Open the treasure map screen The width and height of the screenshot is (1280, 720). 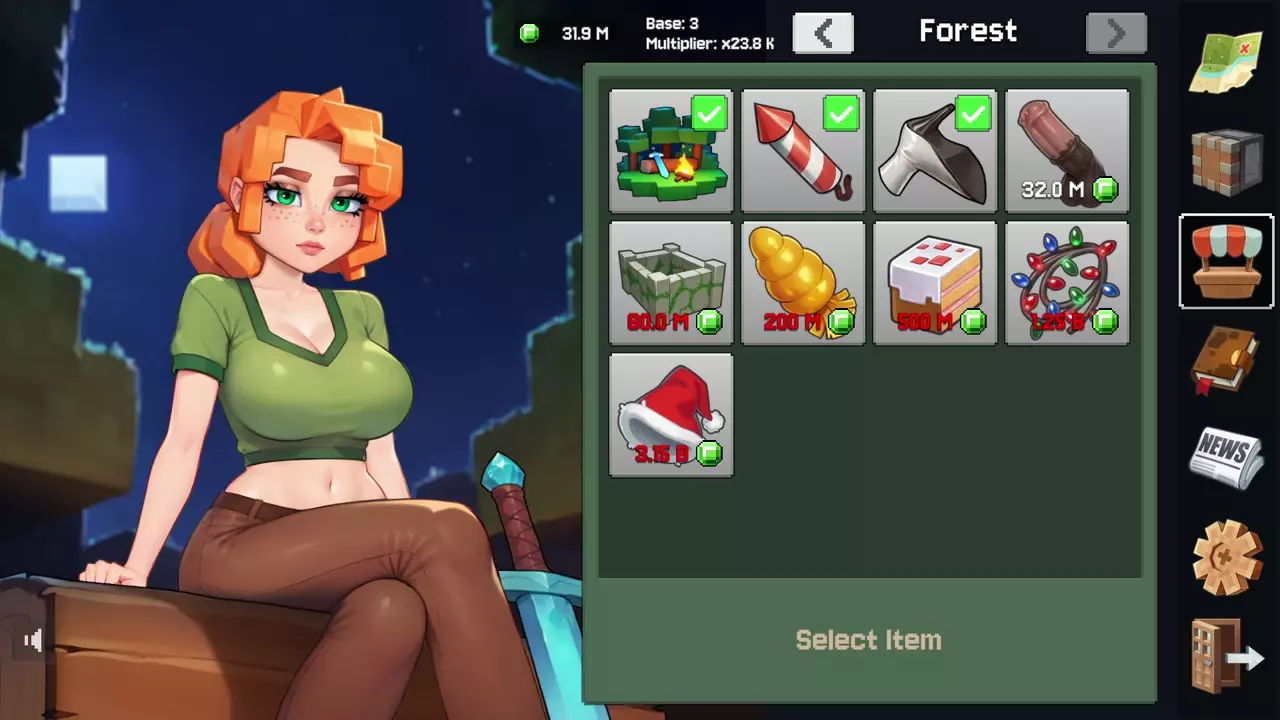(x=1227, y=62)
